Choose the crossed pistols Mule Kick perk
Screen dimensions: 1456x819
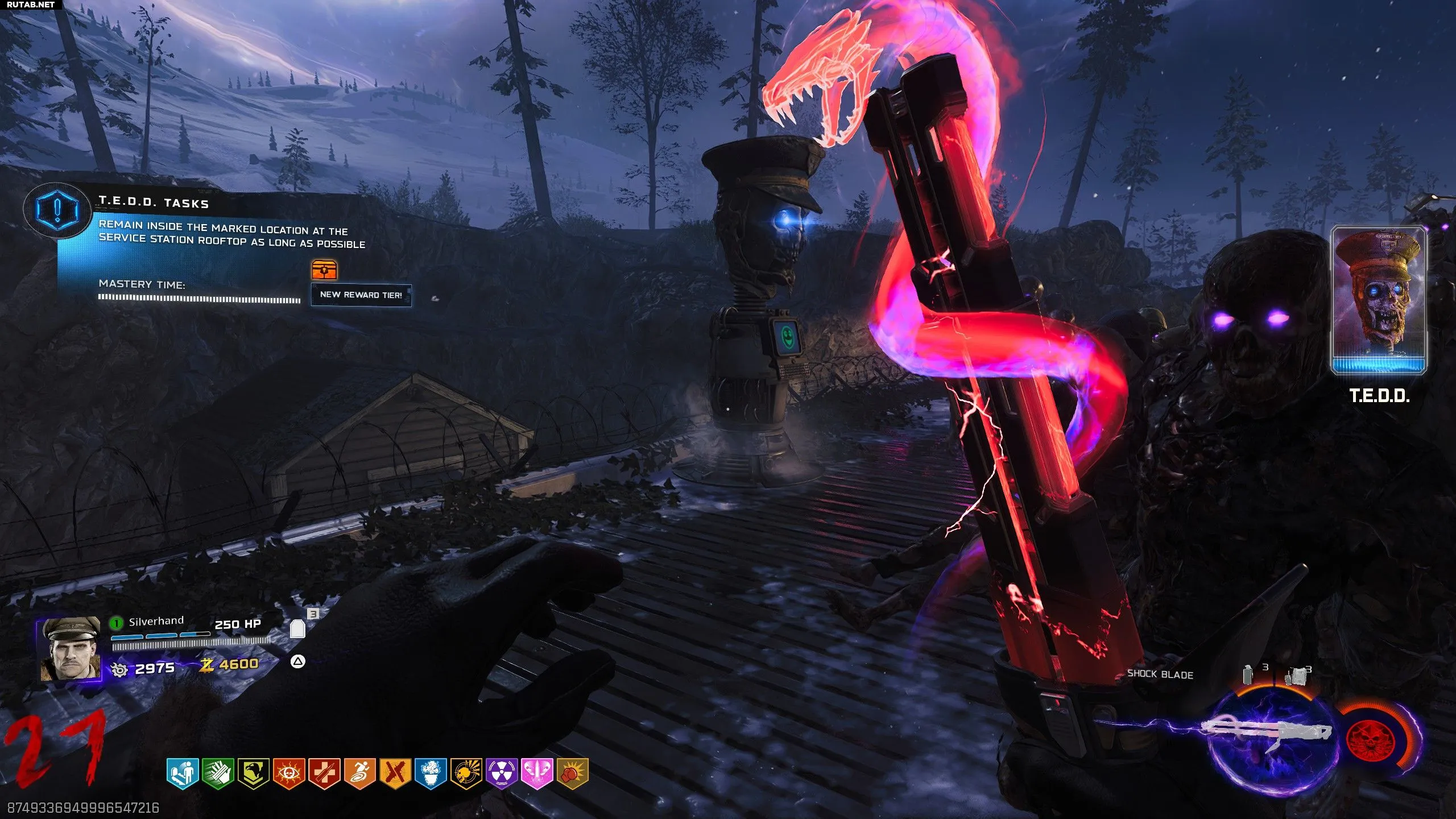395,773
